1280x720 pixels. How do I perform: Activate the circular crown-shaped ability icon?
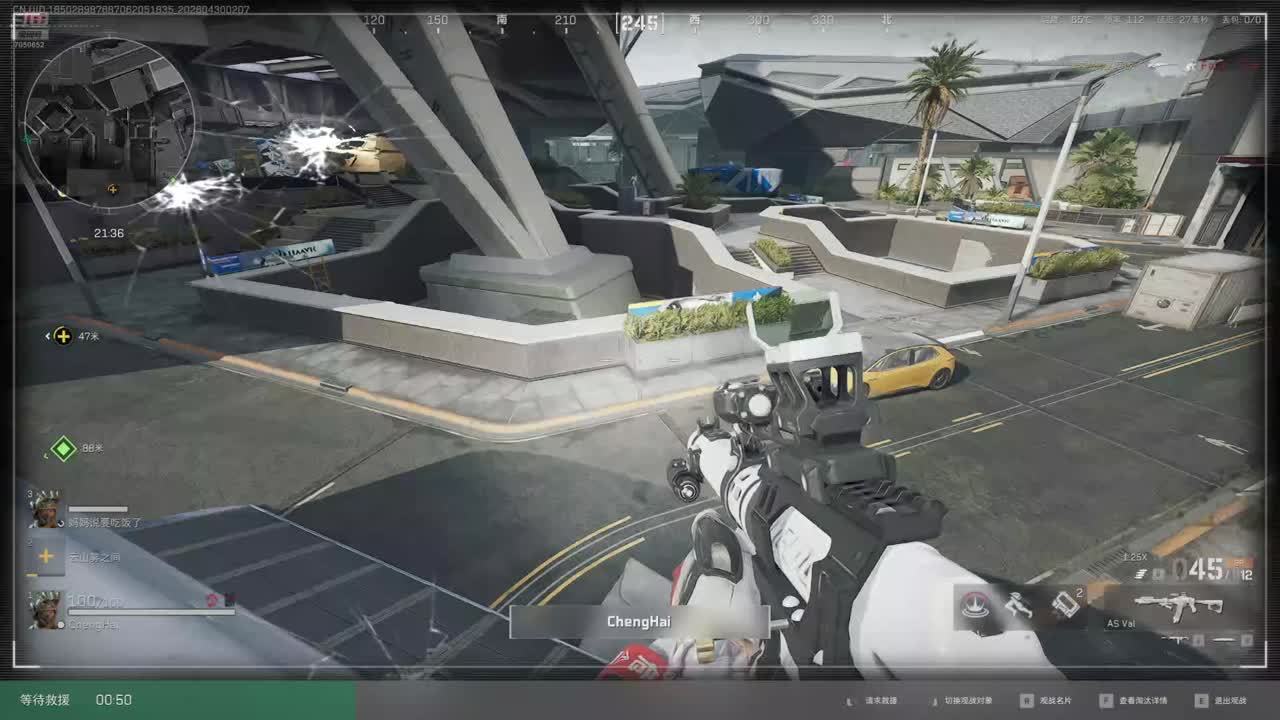pos(976,605)
